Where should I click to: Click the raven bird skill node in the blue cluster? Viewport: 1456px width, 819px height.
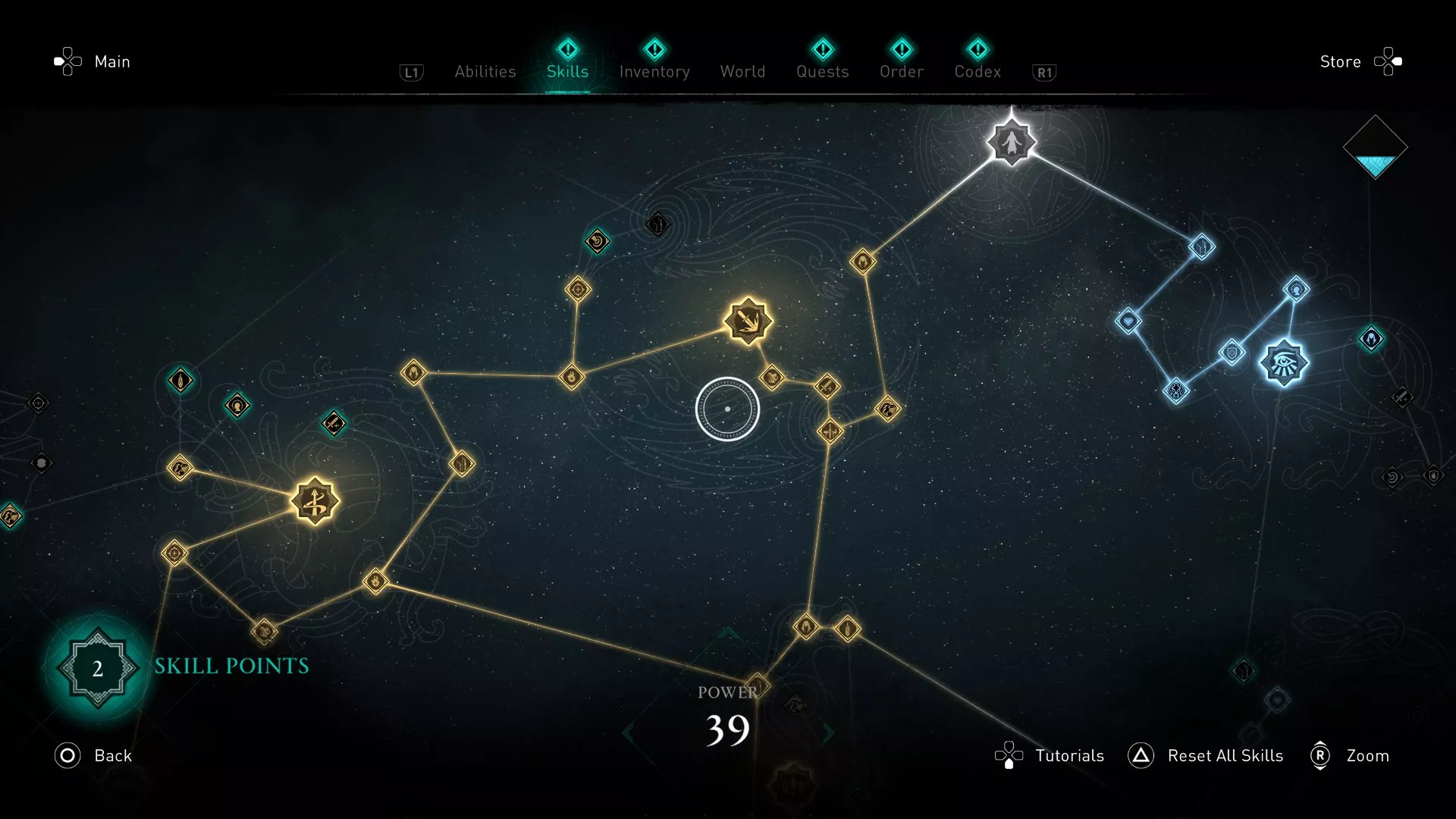pos(1178,393)
